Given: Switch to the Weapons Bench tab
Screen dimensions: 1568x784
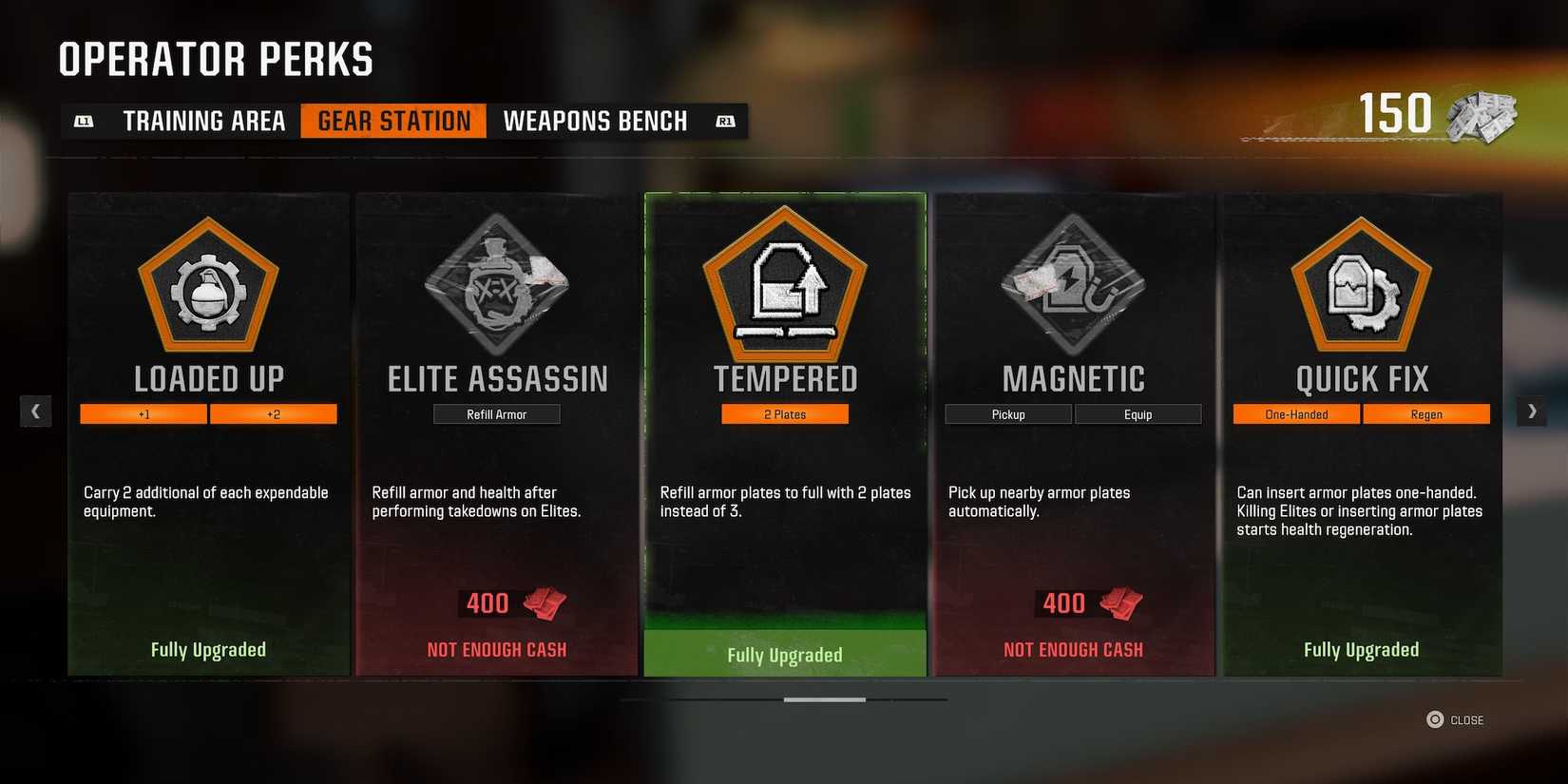Looking at the screenshot, I should (596, 121).
